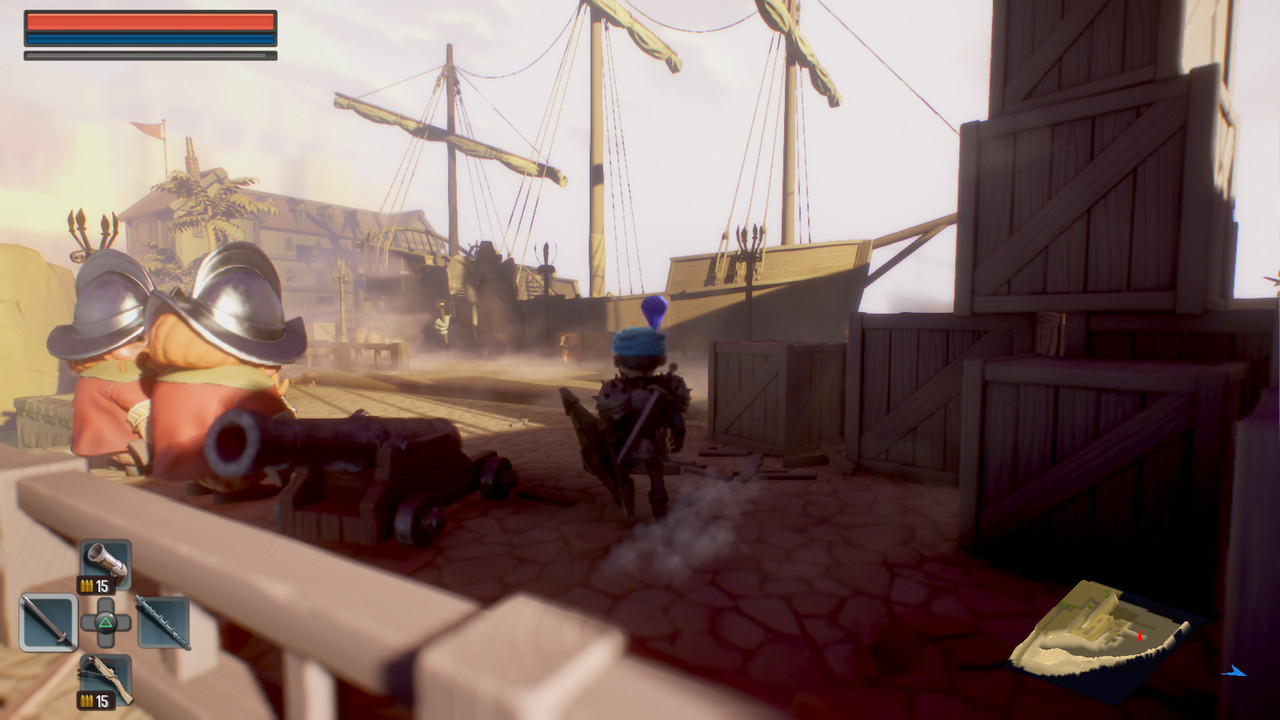Click the blunderbuss ammo counter showing 15
The image size is (1280, 720).
click(101, 585)
